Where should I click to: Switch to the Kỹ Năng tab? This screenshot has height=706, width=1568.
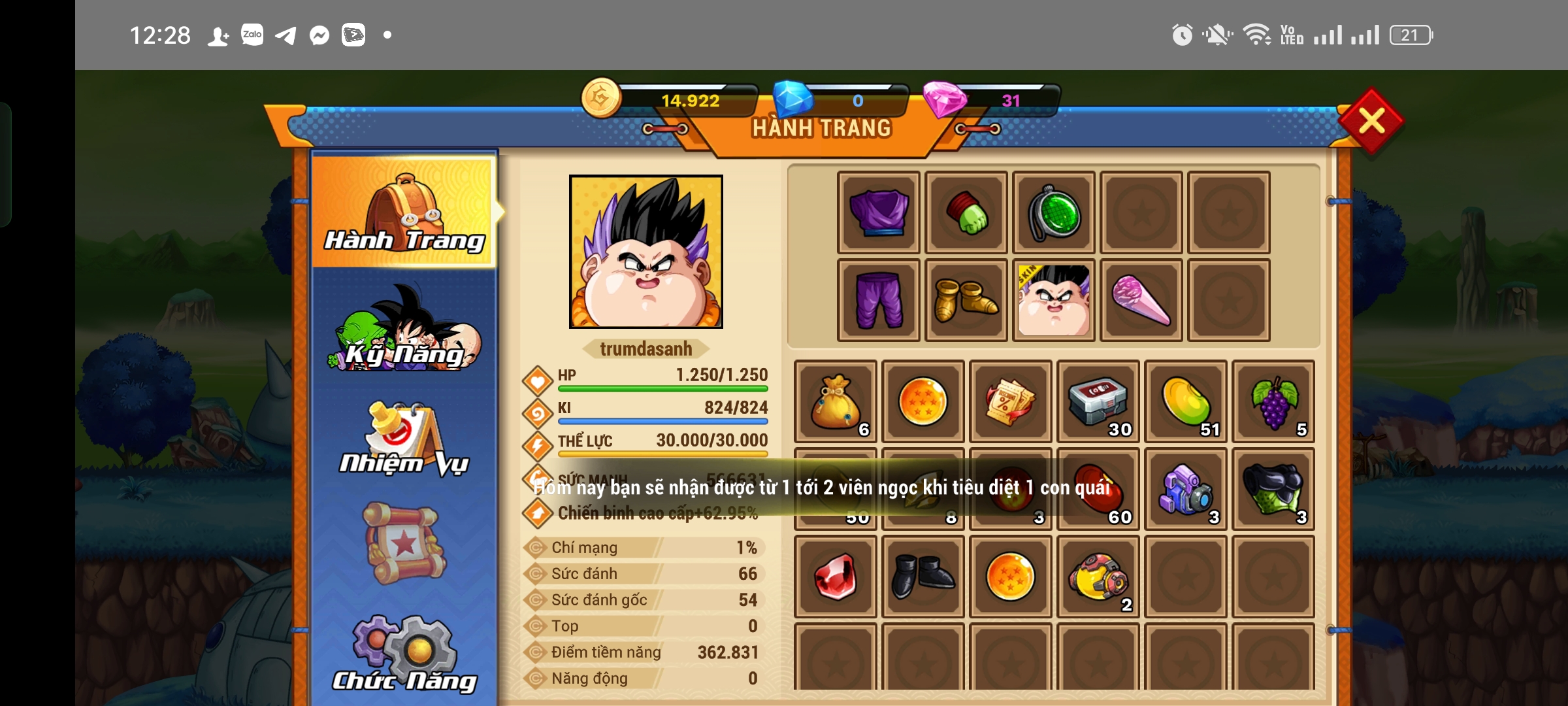405,330
